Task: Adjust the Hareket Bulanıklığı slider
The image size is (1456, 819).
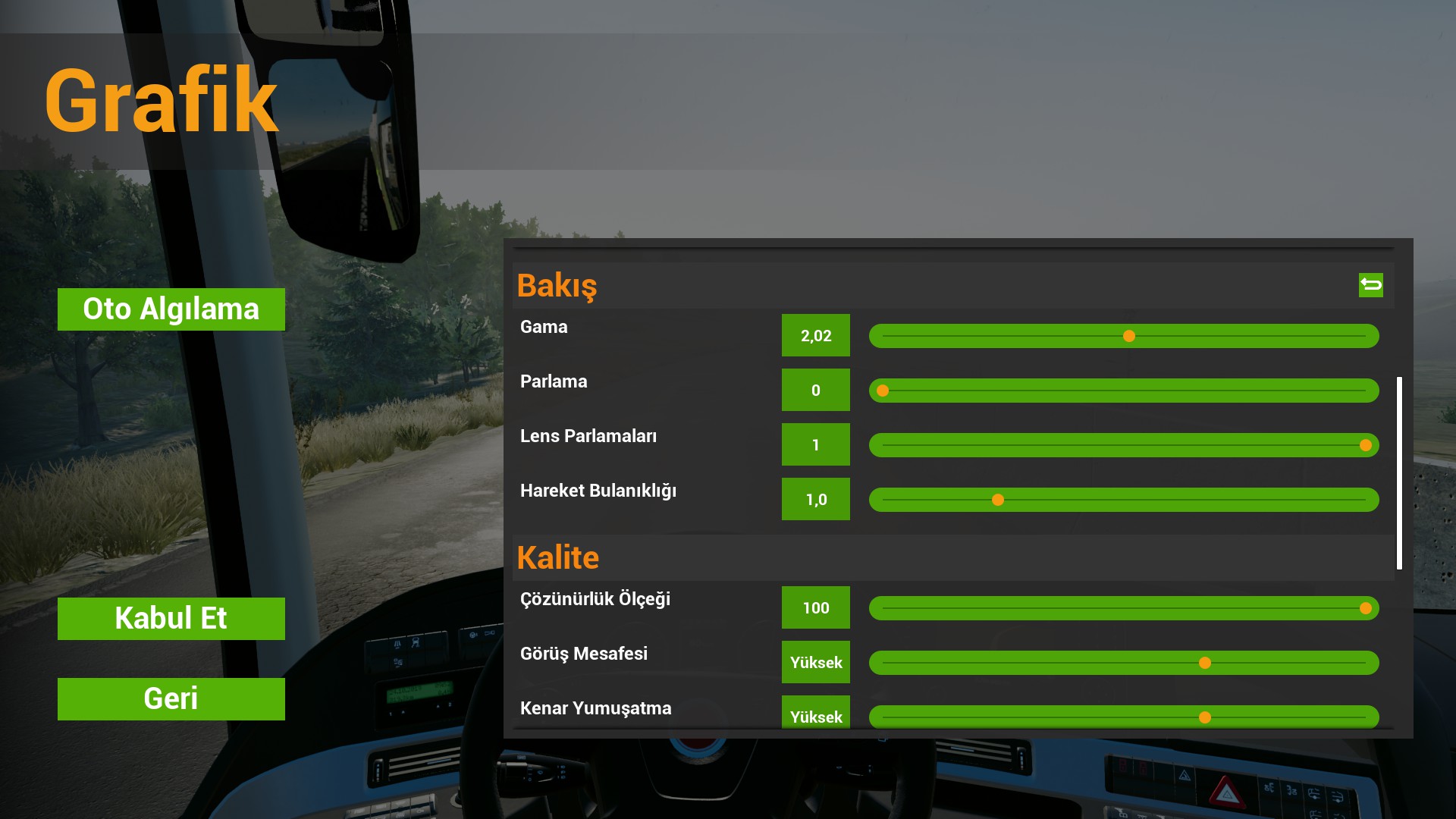Action: tap(998, 500)
